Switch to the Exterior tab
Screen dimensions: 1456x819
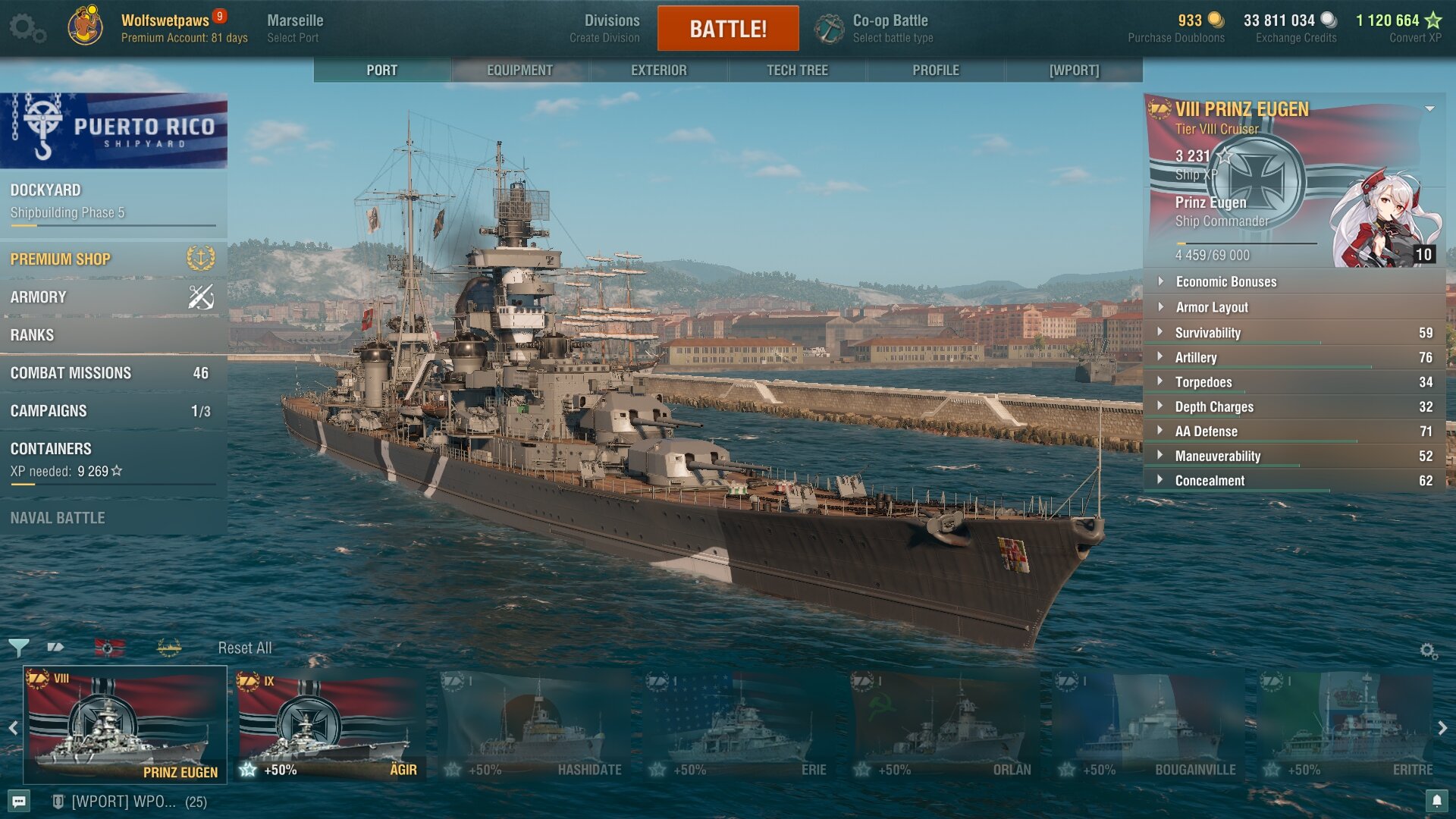coord(658,70)
